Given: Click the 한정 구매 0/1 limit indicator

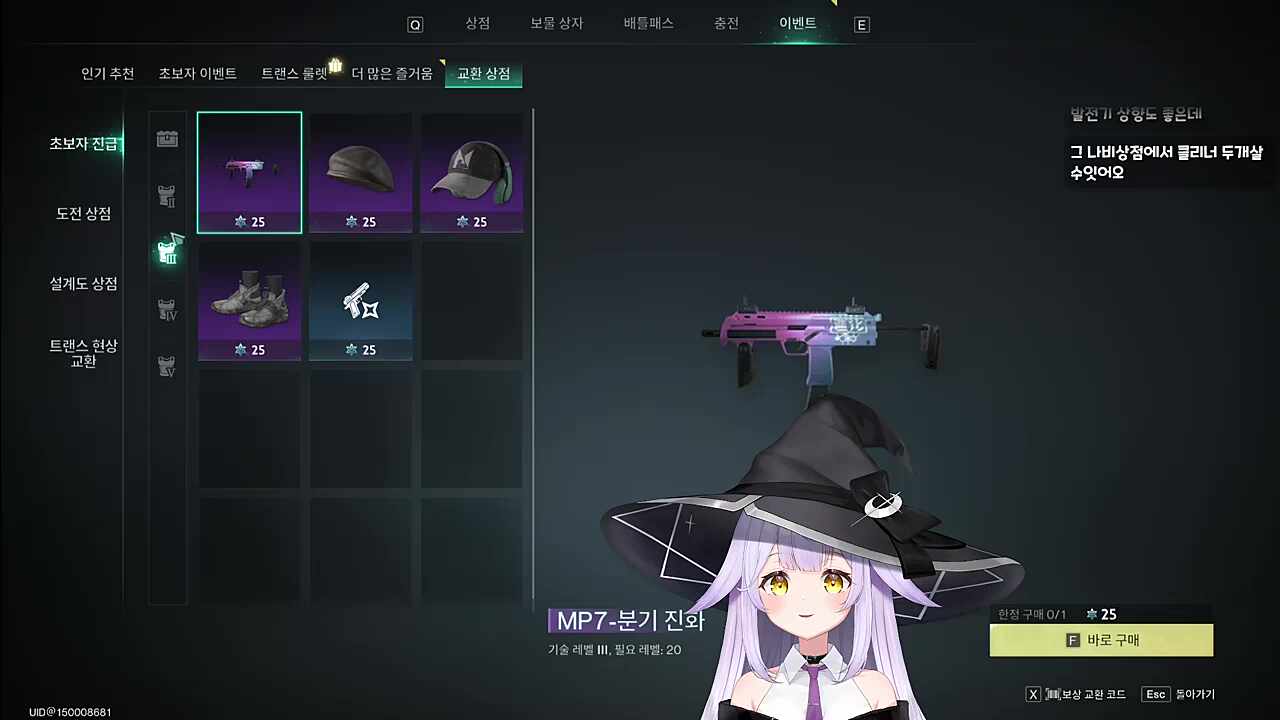Looking at the screenshot, I should tap(1030, 615).
